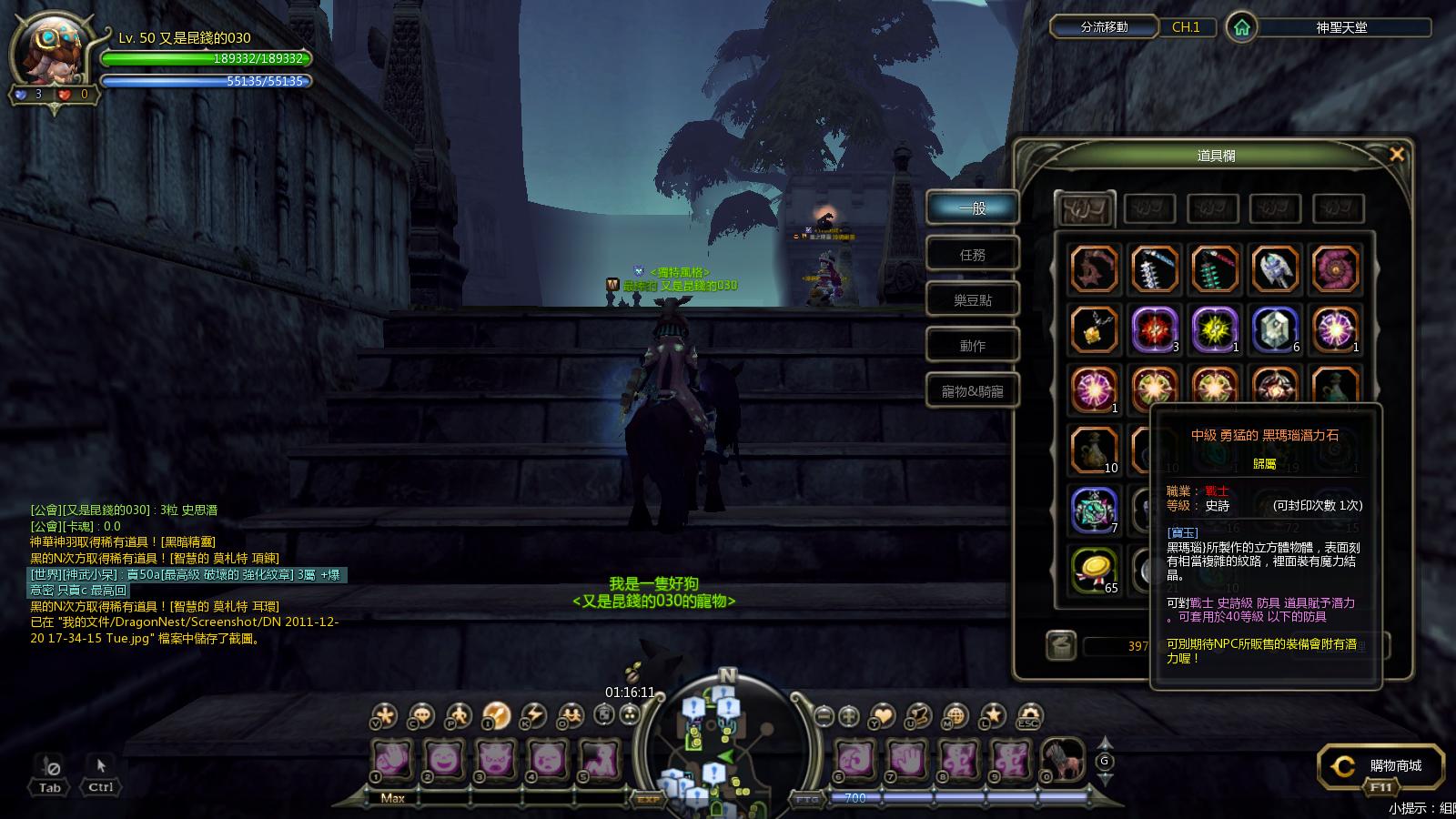This screenshot has height=819, width=1456.
Task: Select the potion bottle stack of 10
Action: pyautogui.click(x=1093, y=450)
